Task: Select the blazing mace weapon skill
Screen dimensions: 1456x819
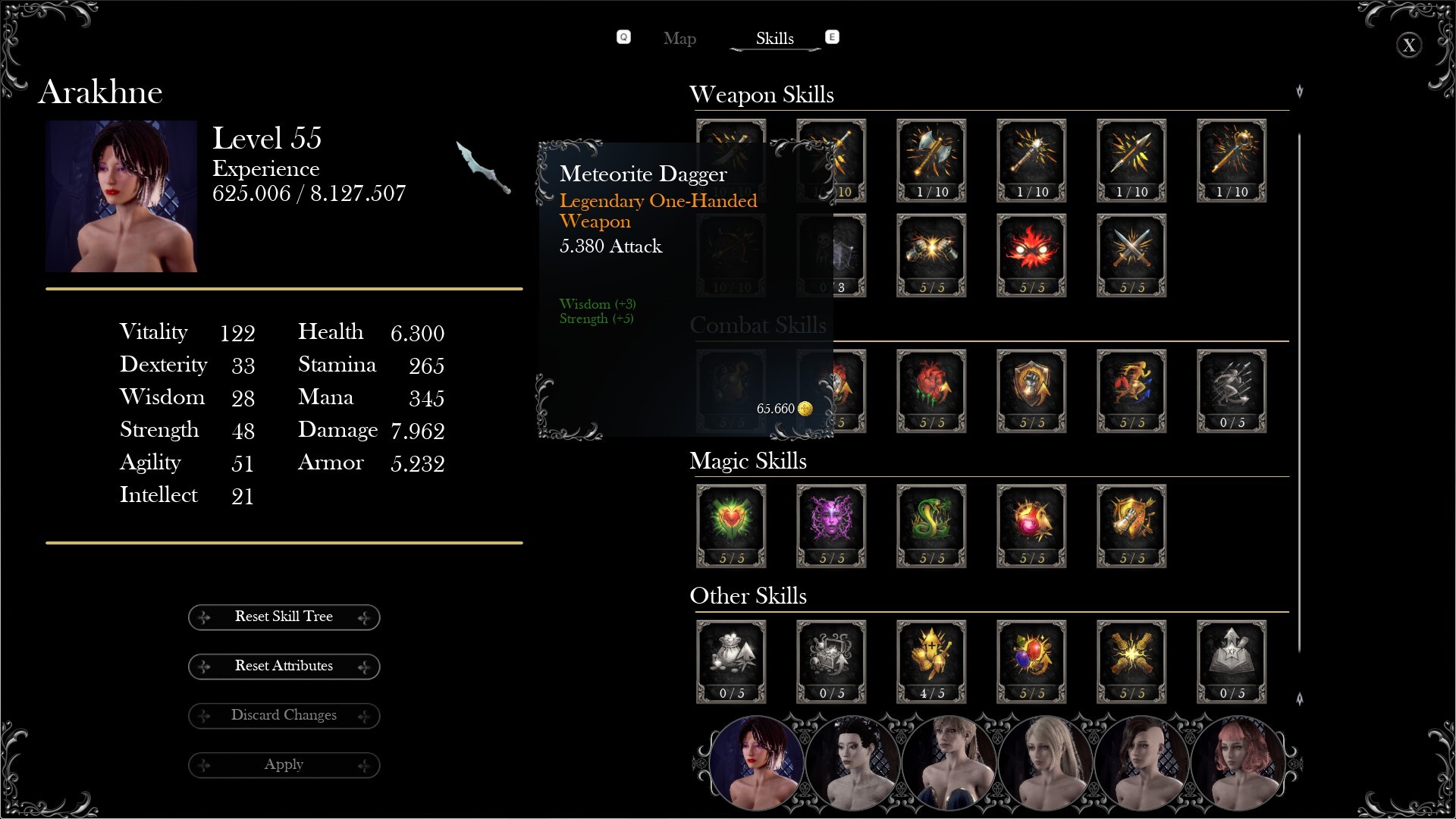Action: point(1031,160)
